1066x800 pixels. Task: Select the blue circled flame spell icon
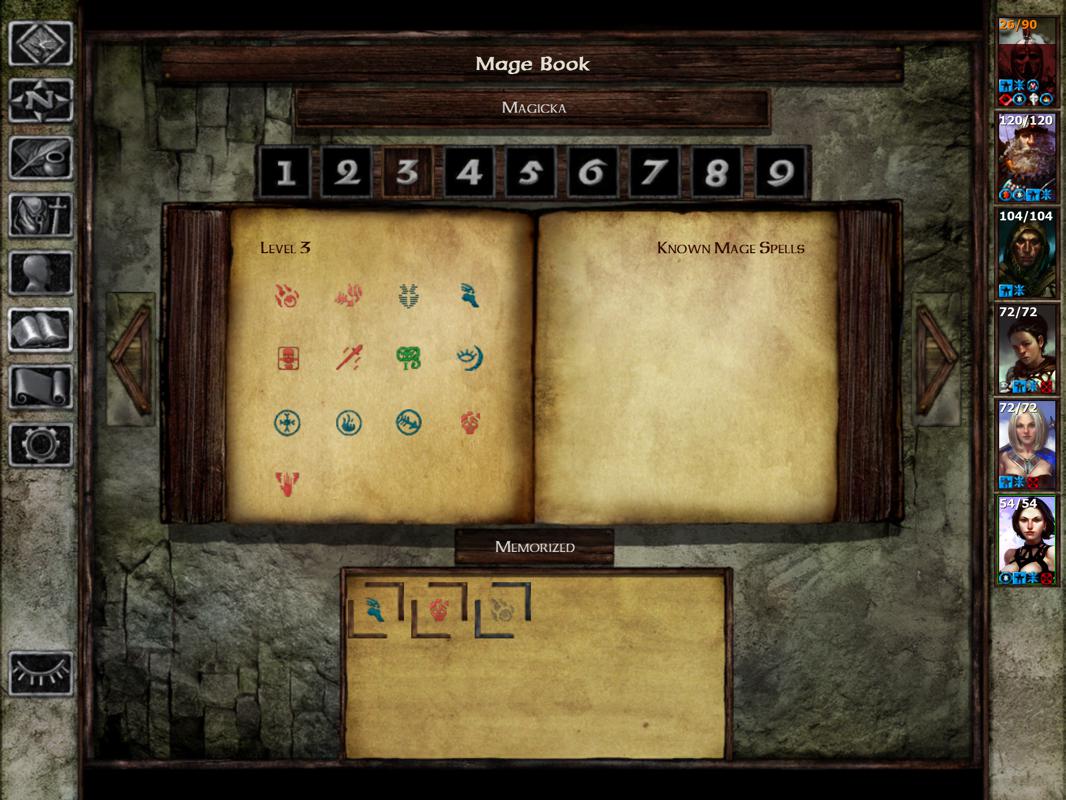point(348,423)
